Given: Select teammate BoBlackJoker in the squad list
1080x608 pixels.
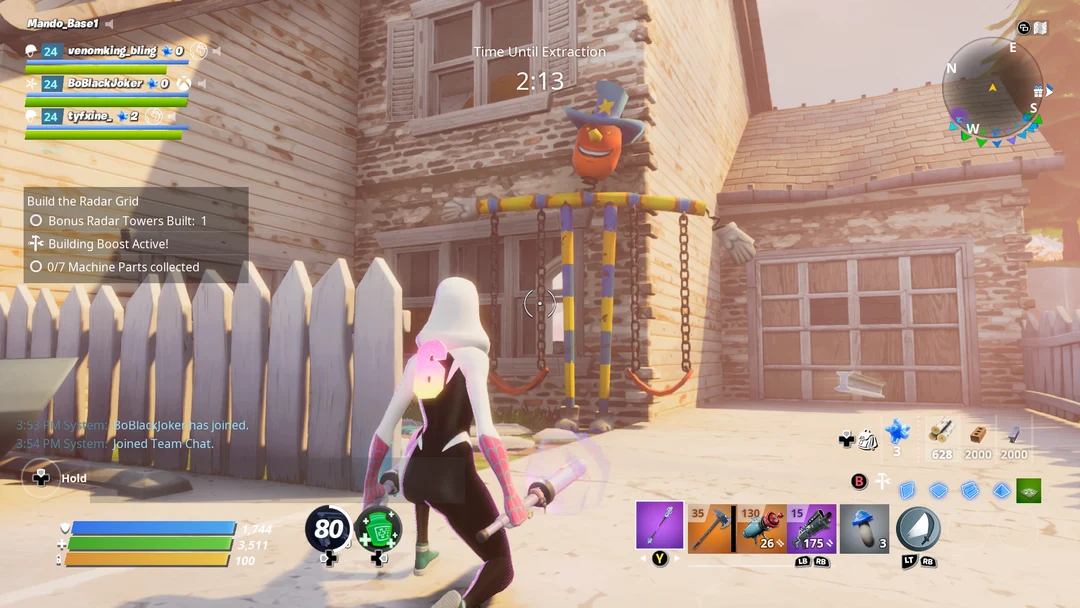Looking at the screenshot, I should 105,84.
